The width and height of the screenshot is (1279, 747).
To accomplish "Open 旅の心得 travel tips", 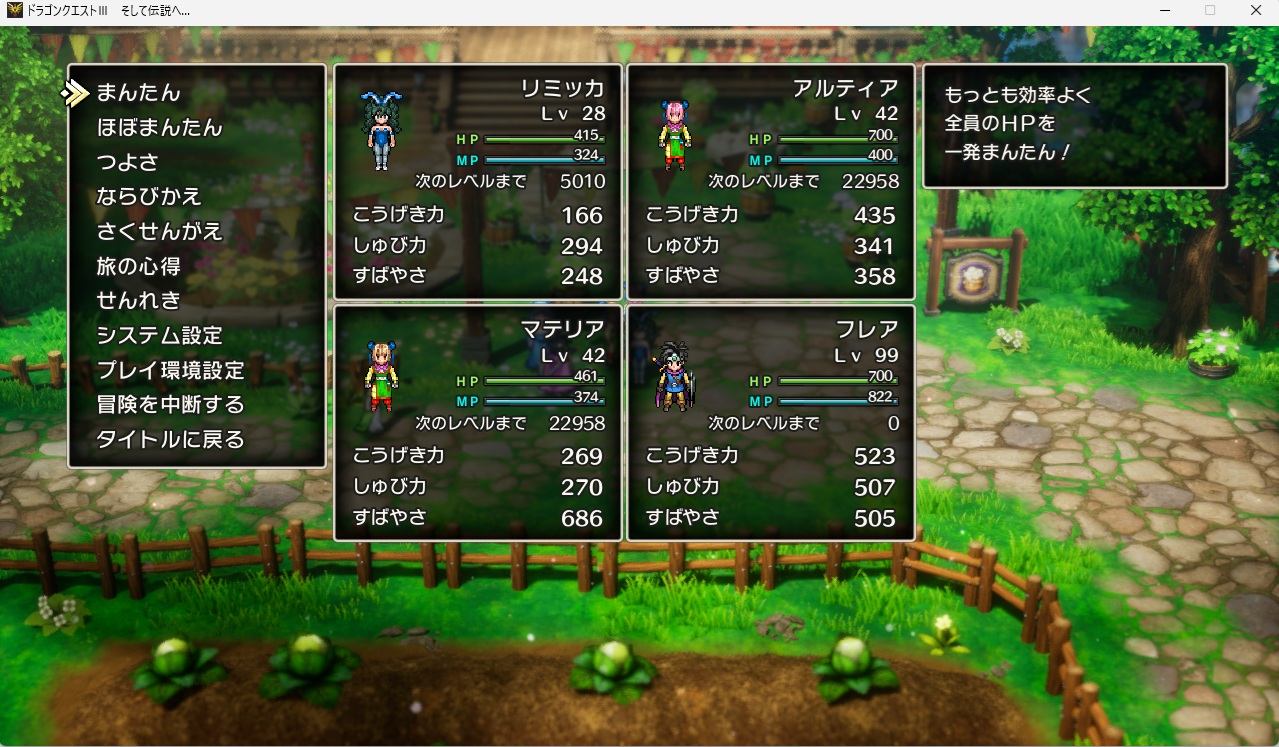I will pyautogui.click(x=138, y=266).
